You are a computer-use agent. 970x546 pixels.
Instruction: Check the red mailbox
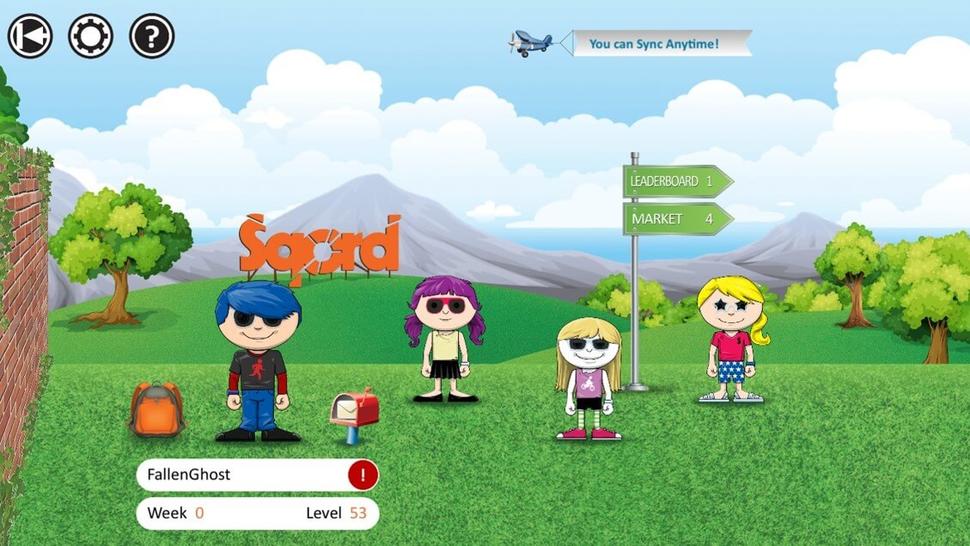(355, 410)
